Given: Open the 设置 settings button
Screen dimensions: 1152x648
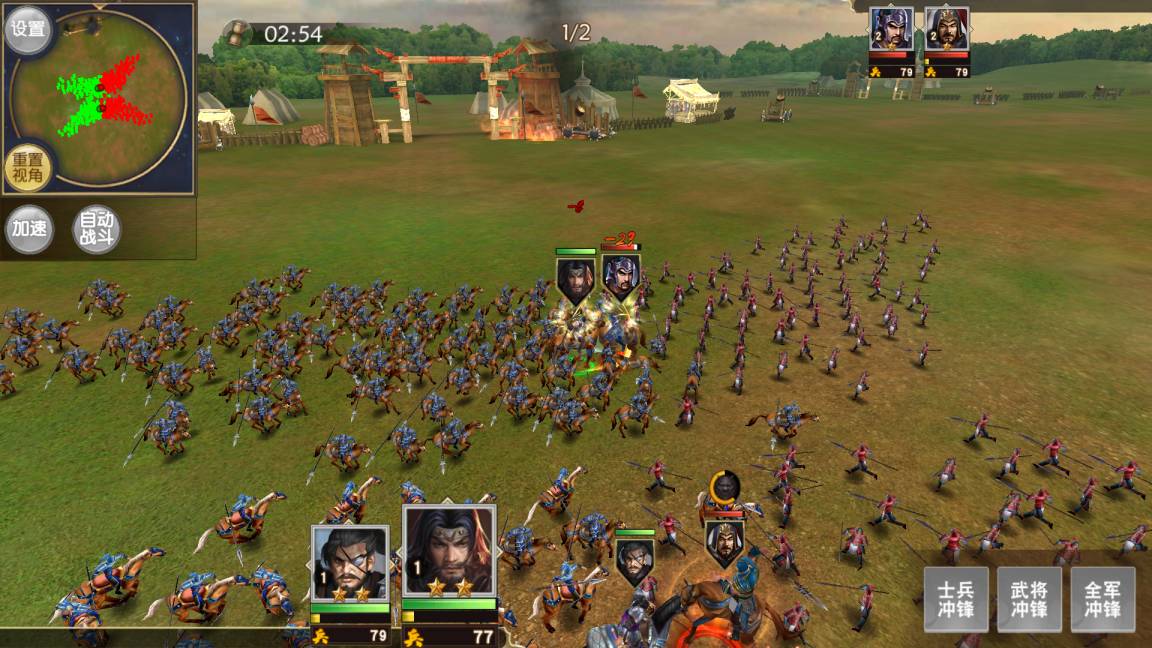Looking at the screenshot, I should 29,29.
